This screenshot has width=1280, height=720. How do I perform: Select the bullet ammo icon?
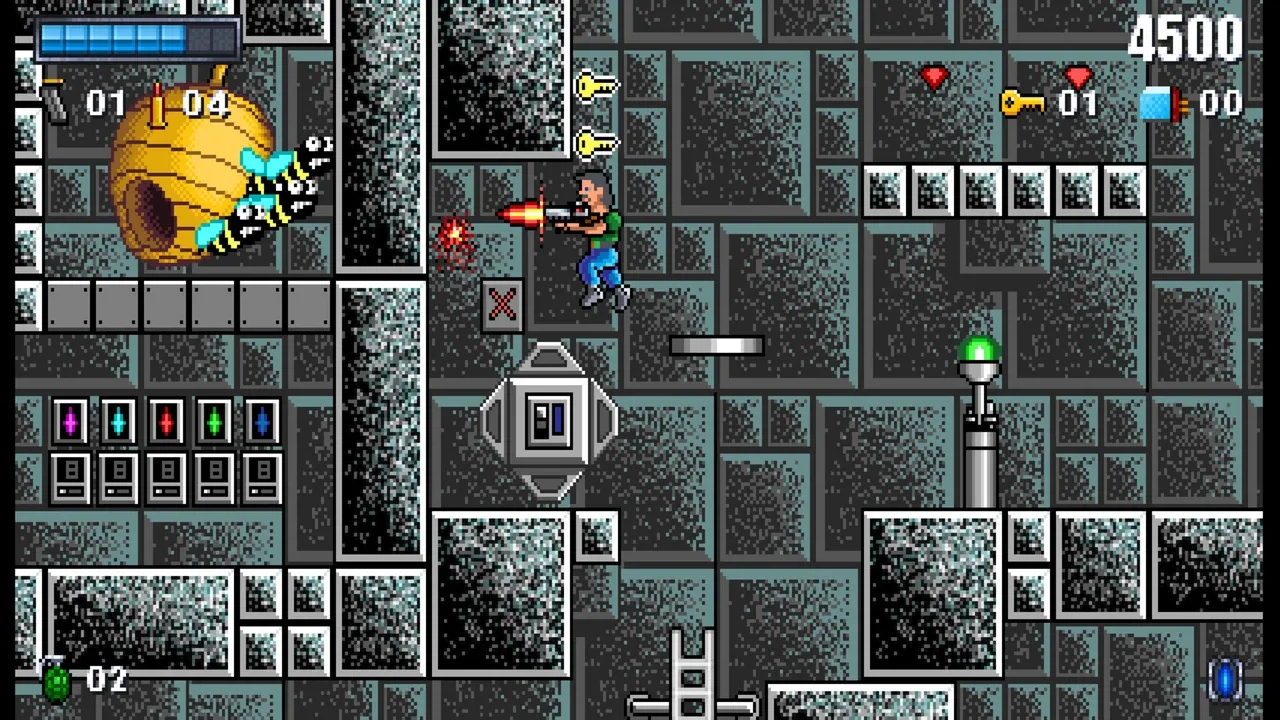pyautogui.click(x=157, y=104)
